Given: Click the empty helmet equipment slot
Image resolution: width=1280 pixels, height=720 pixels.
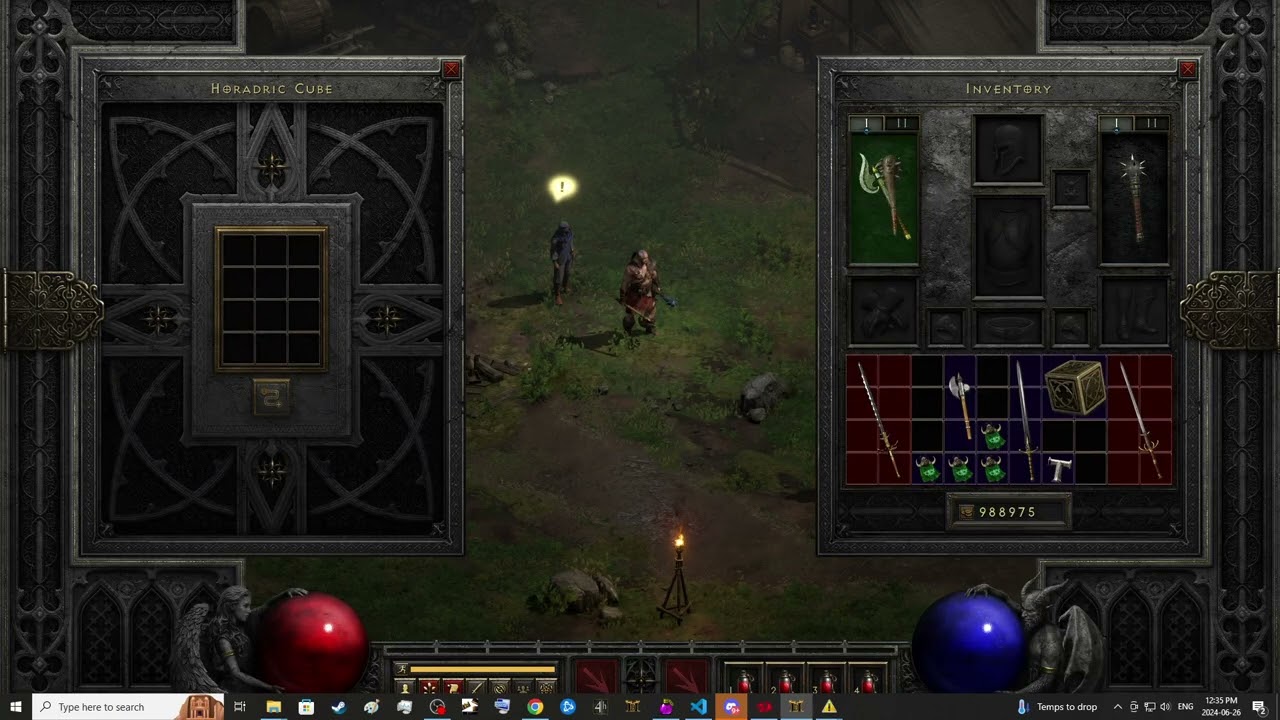Looking at the screenshot, I should point(1008,148).
